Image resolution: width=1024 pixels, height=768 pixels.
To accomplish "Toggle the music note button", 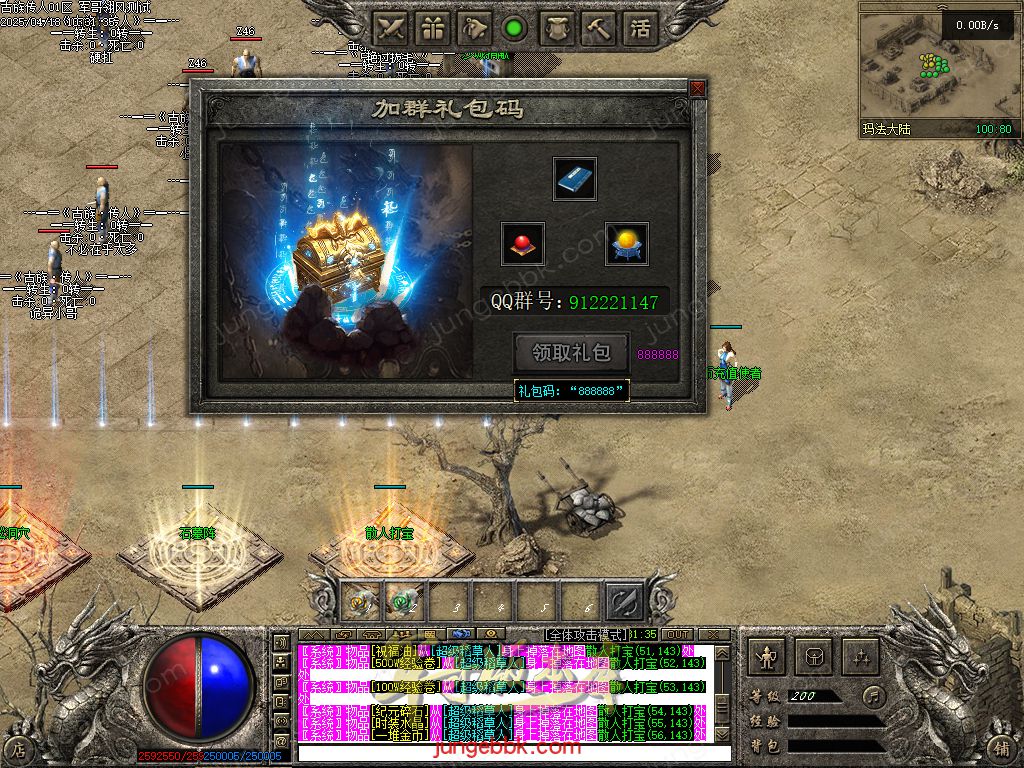I will (874, 695).
